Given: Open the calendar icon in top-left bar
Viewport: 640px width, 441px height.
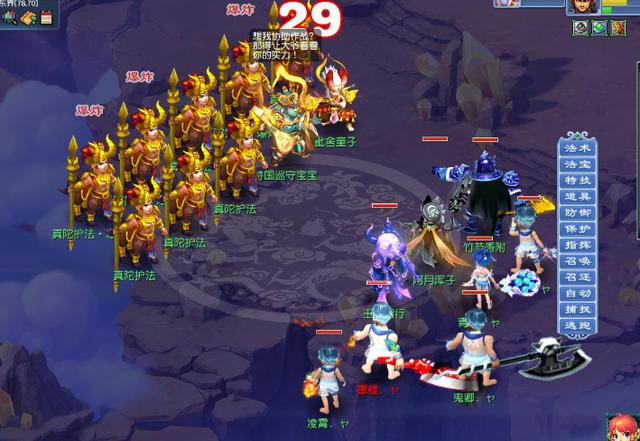Looking at the screenshot, I should [45, 18].
